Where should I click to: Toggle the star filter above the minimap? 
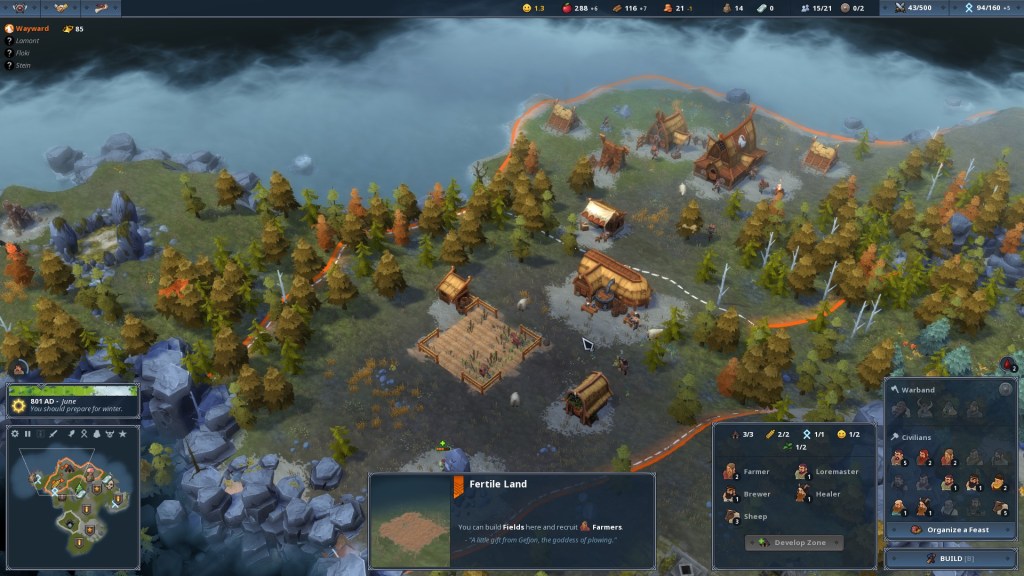tap(123, 433)
